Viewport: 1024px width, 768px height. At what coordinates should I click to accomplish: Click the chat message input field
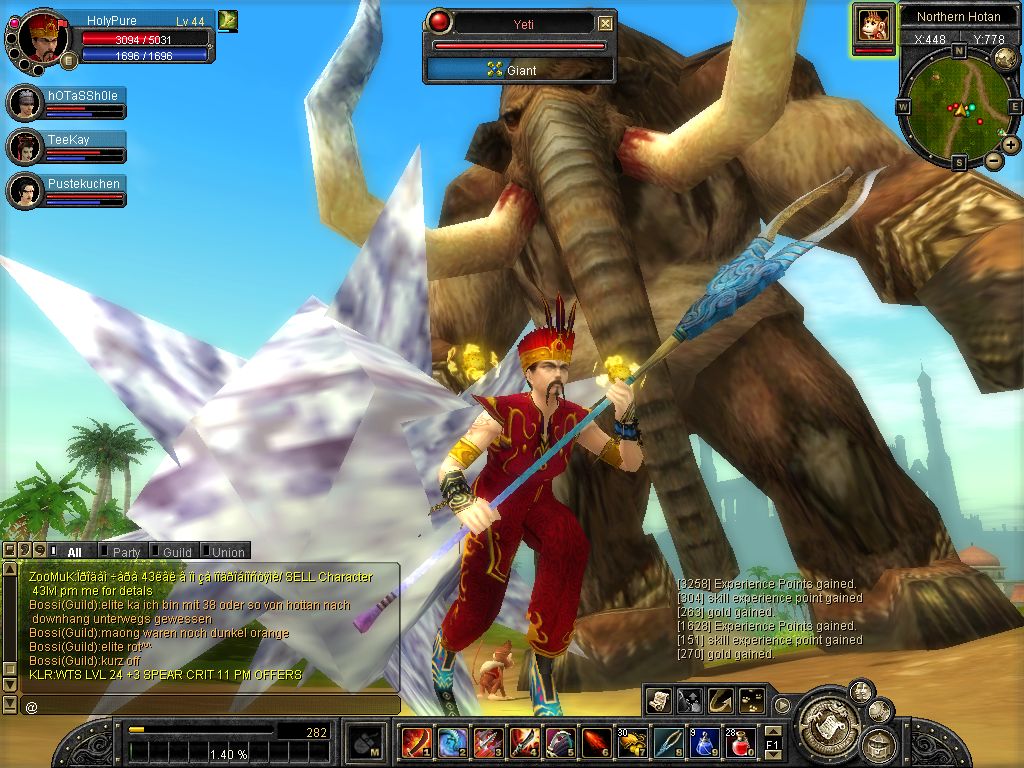210,706
